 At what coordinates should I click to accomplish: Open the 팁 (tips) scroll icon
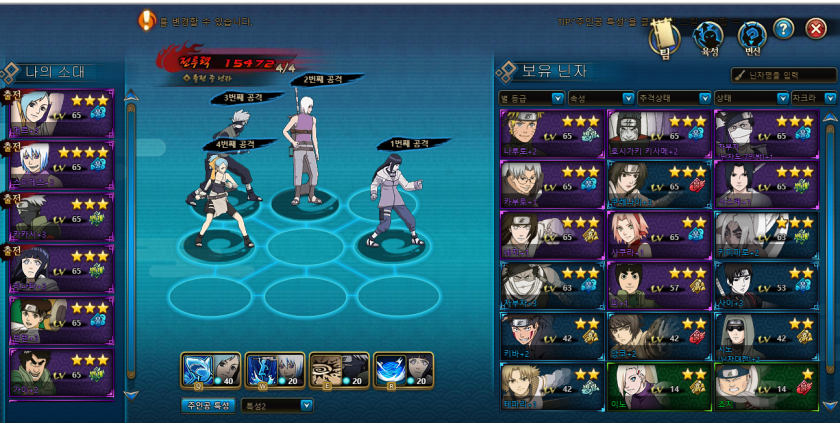pyautogui.click(x=664, y=37)
